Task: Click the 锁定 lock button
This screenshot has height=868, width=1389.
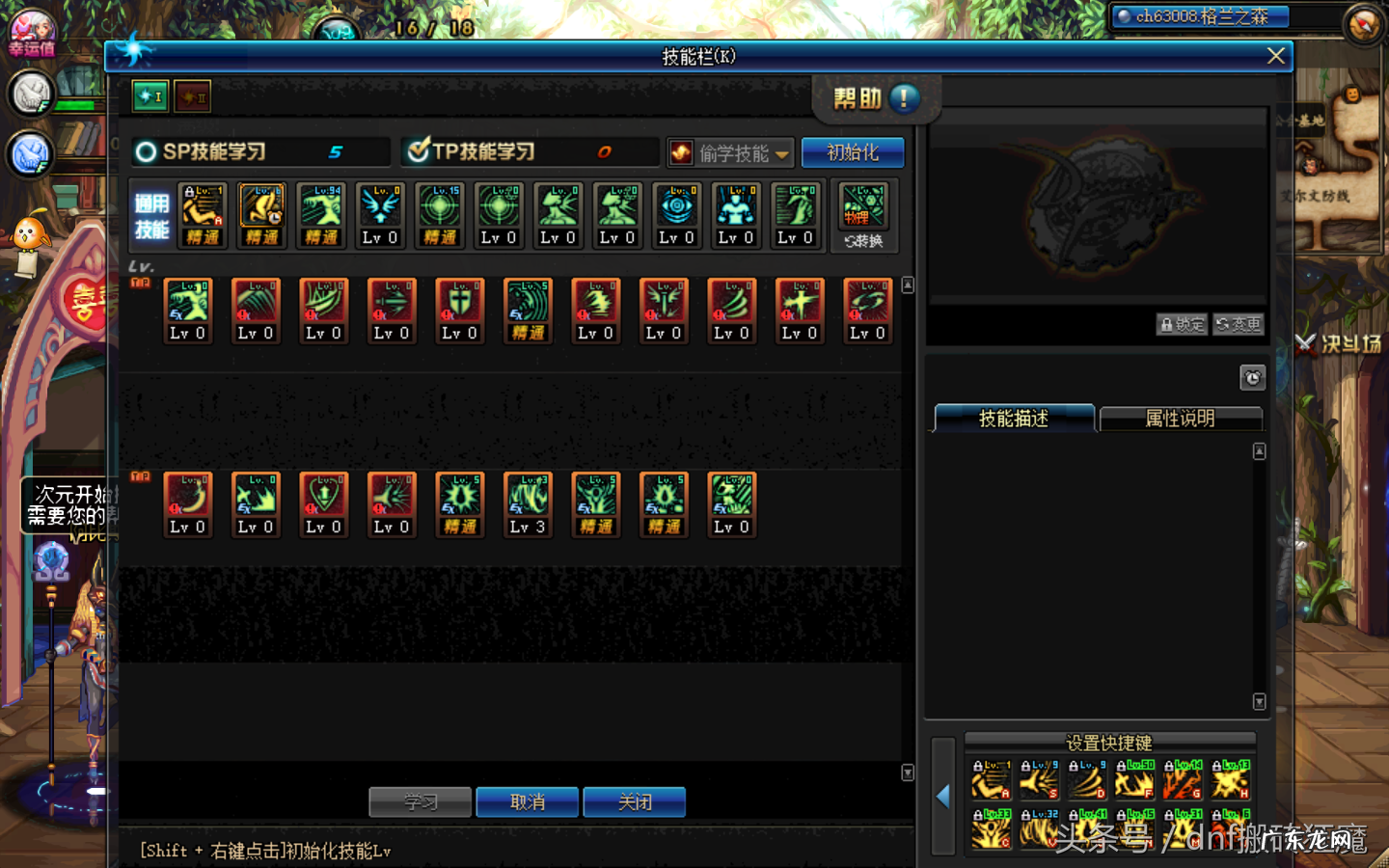Action: 1182,324
